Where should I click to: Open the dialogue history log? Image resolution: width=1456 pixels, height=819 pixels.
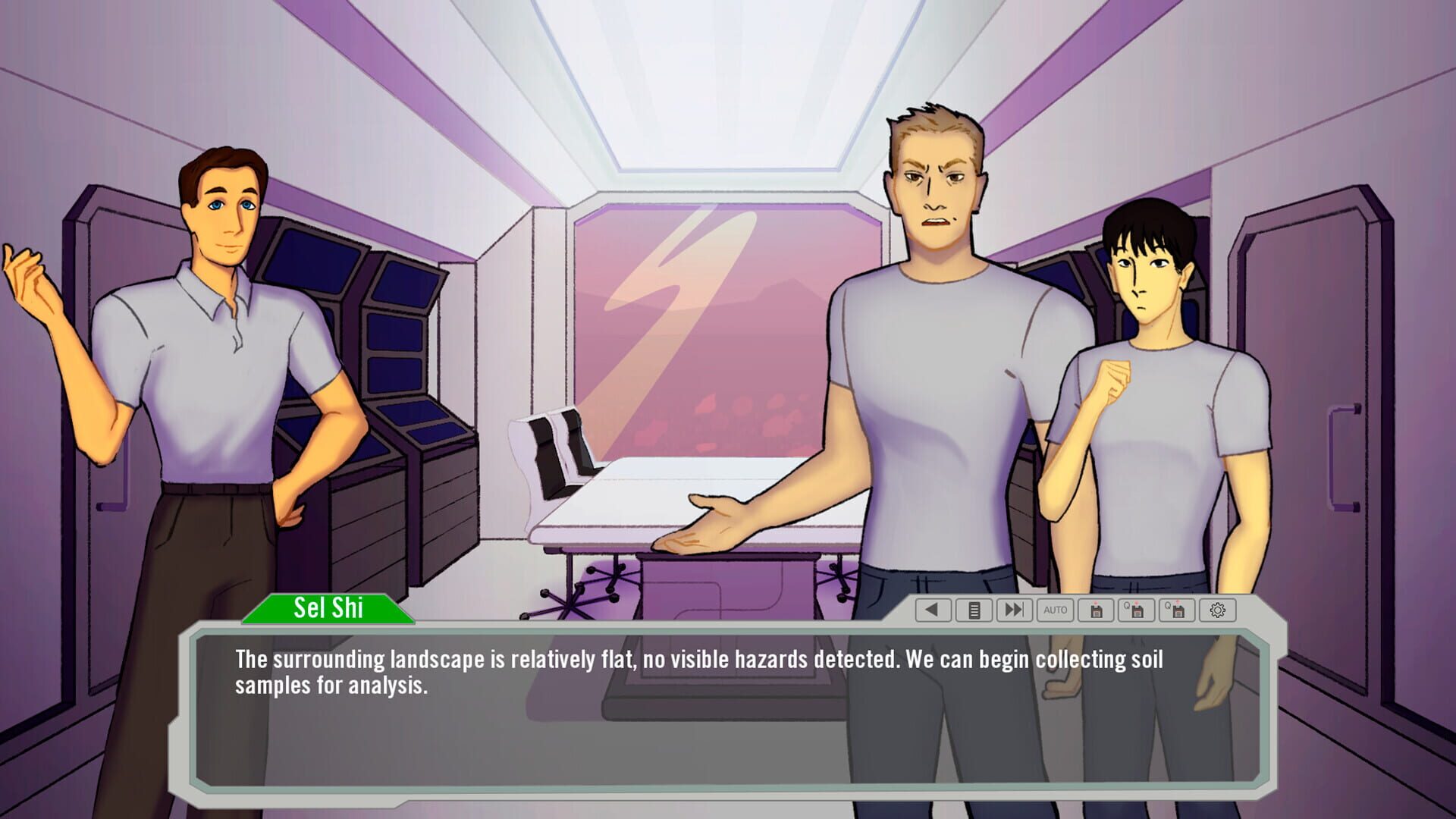(x=974, y=610)
